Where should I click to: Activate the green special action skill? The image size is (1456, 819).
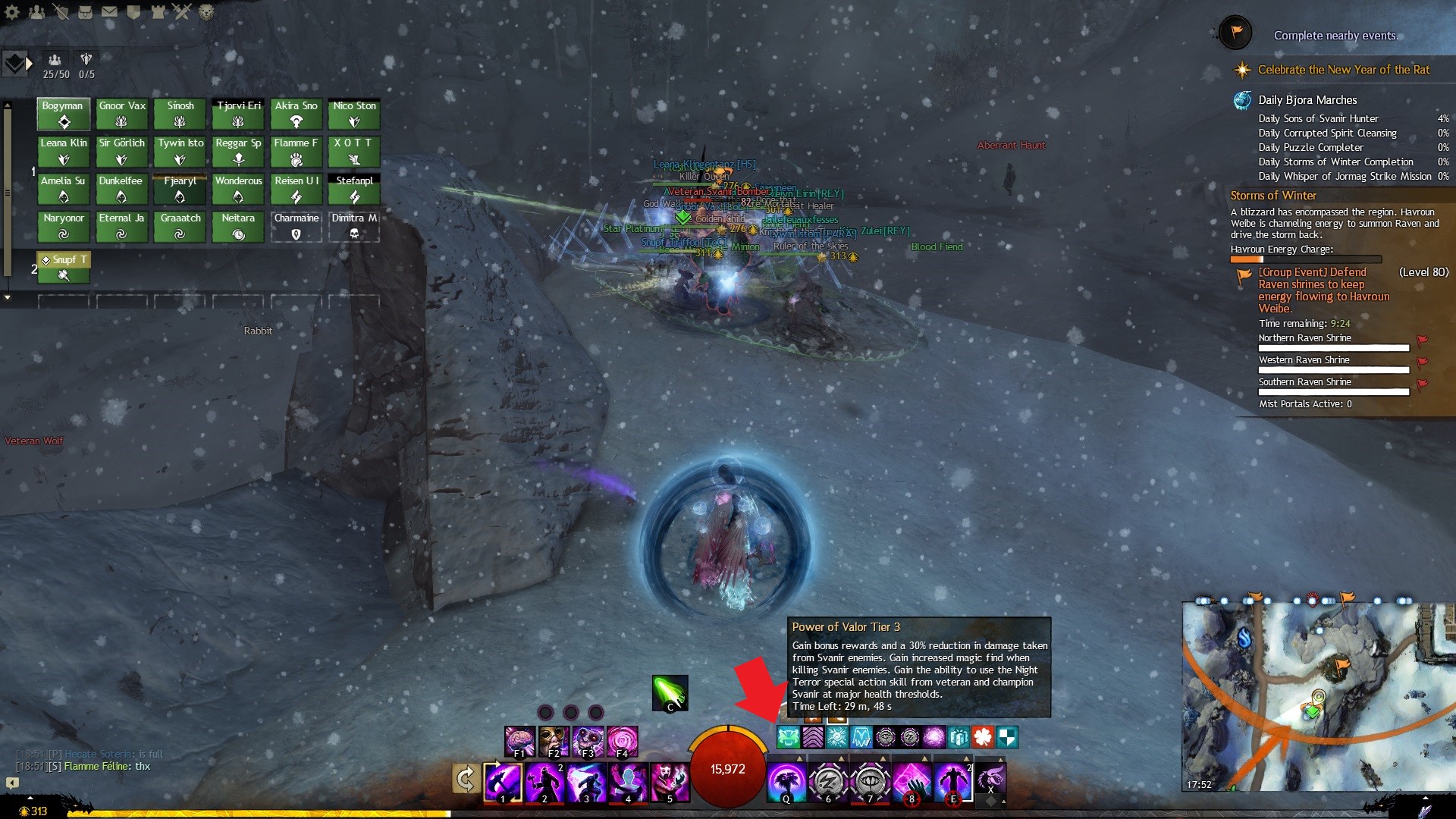pyautogui.click(x=670, y=693)
